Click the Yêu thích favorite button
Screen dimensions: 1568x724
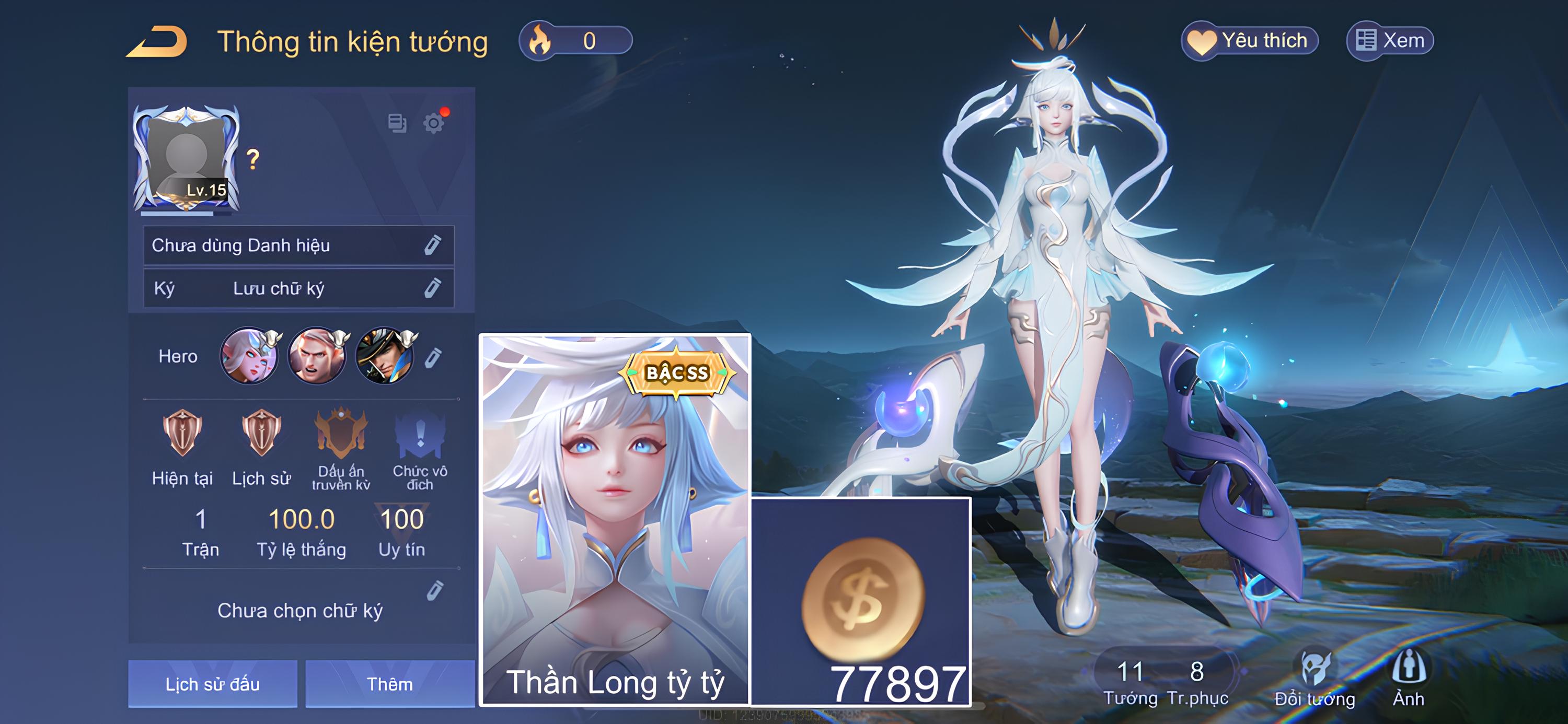1249,41
